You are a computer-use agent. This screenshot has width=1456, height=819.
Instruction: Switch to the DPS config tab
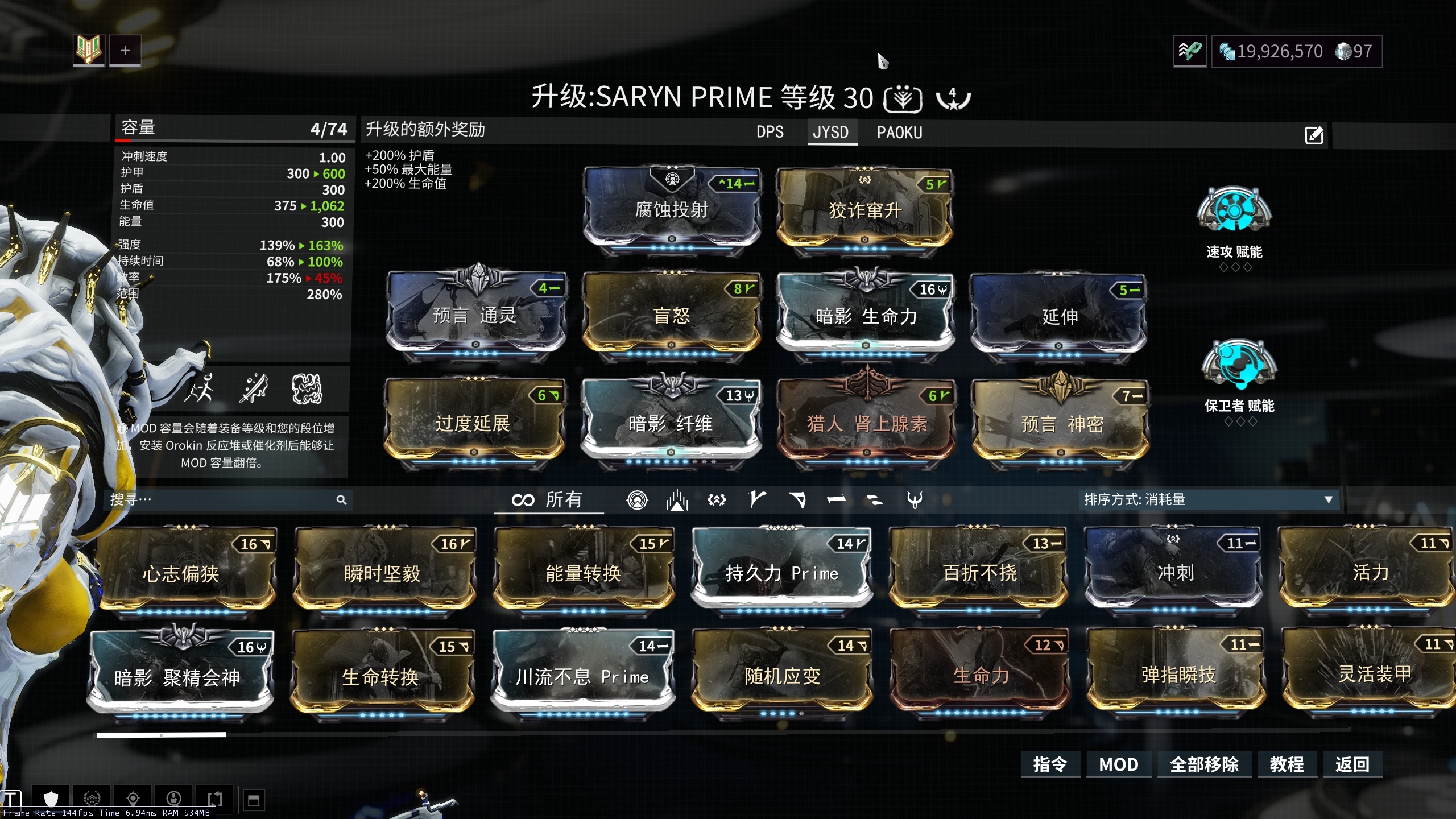pyautogui.click(x=769, y=132)
